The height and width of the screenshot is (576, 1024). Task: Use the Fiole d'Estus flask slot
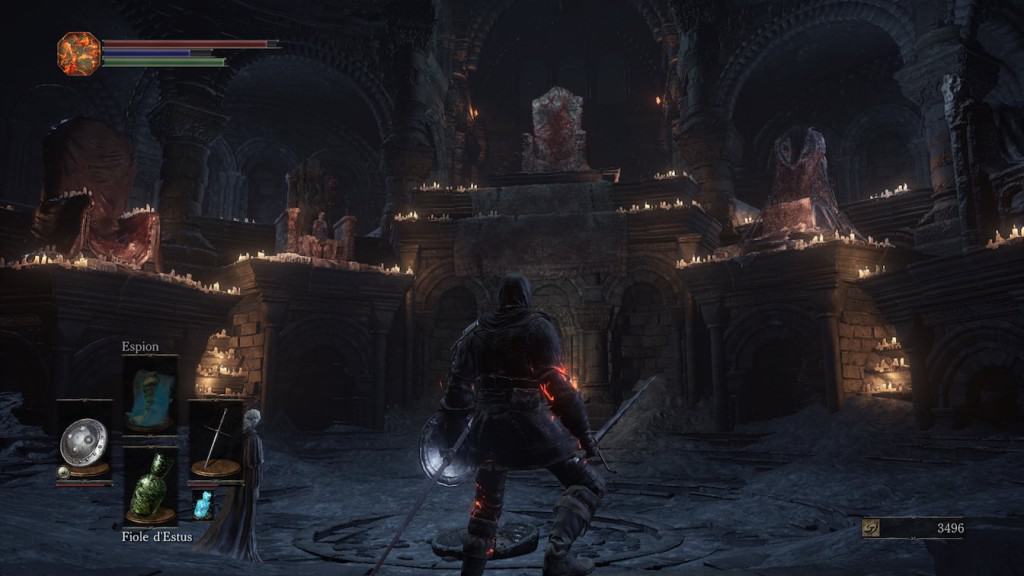(x=150, y=486)
